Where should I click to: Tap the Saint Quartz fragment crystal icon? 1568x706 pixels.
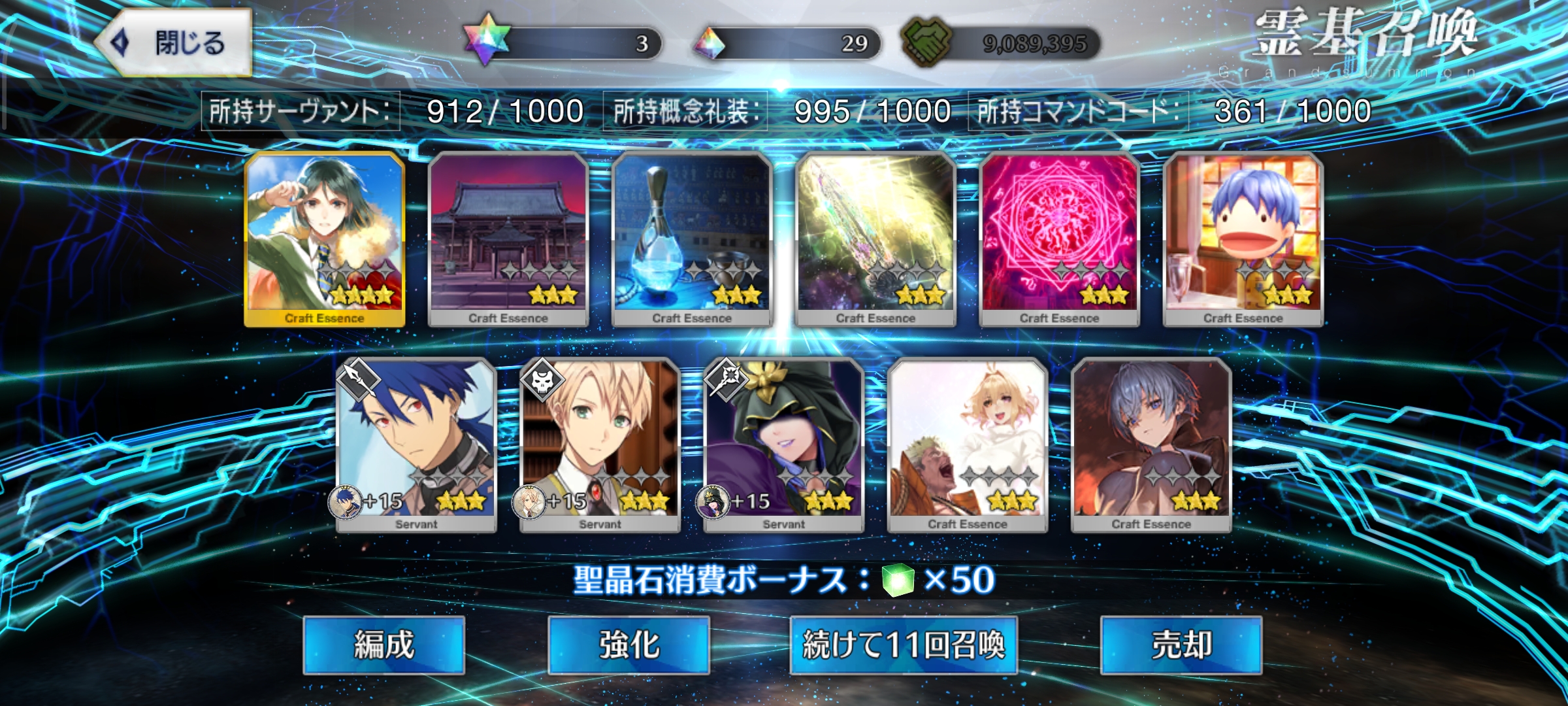[710, 43]
